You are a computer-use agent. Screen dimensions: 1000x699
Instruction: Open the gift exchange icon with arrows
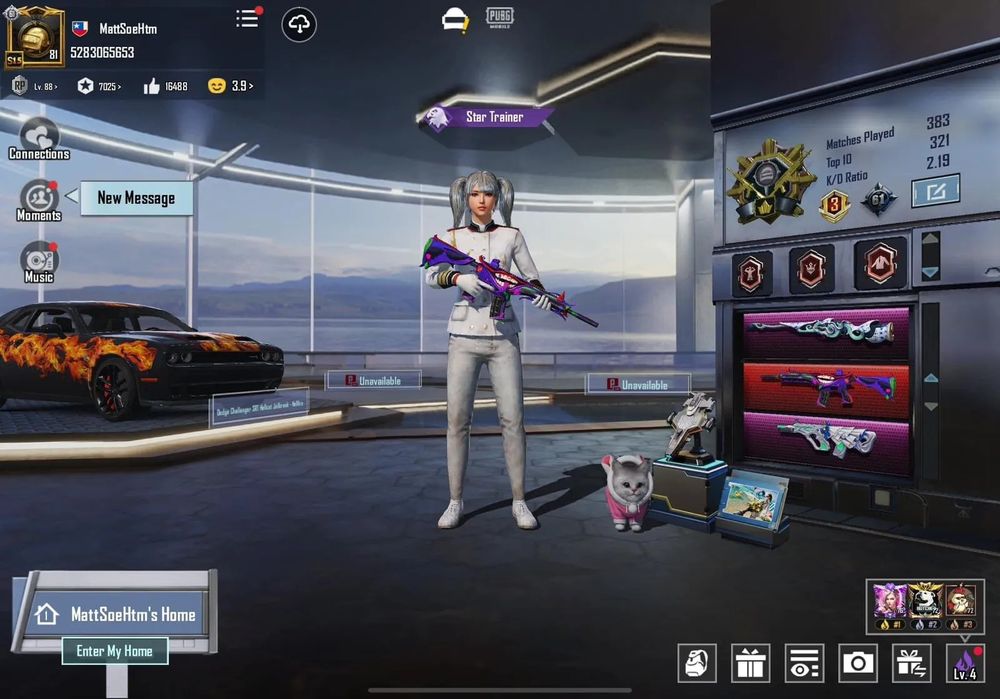pyautogui.click(x=911, y=662)
